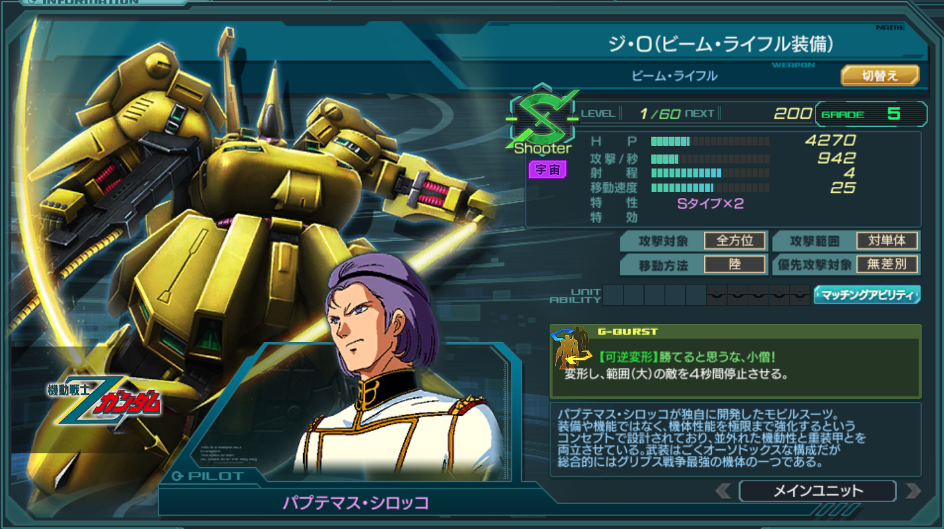Open the マッチングアビリティ panel

tap(867, 295)
